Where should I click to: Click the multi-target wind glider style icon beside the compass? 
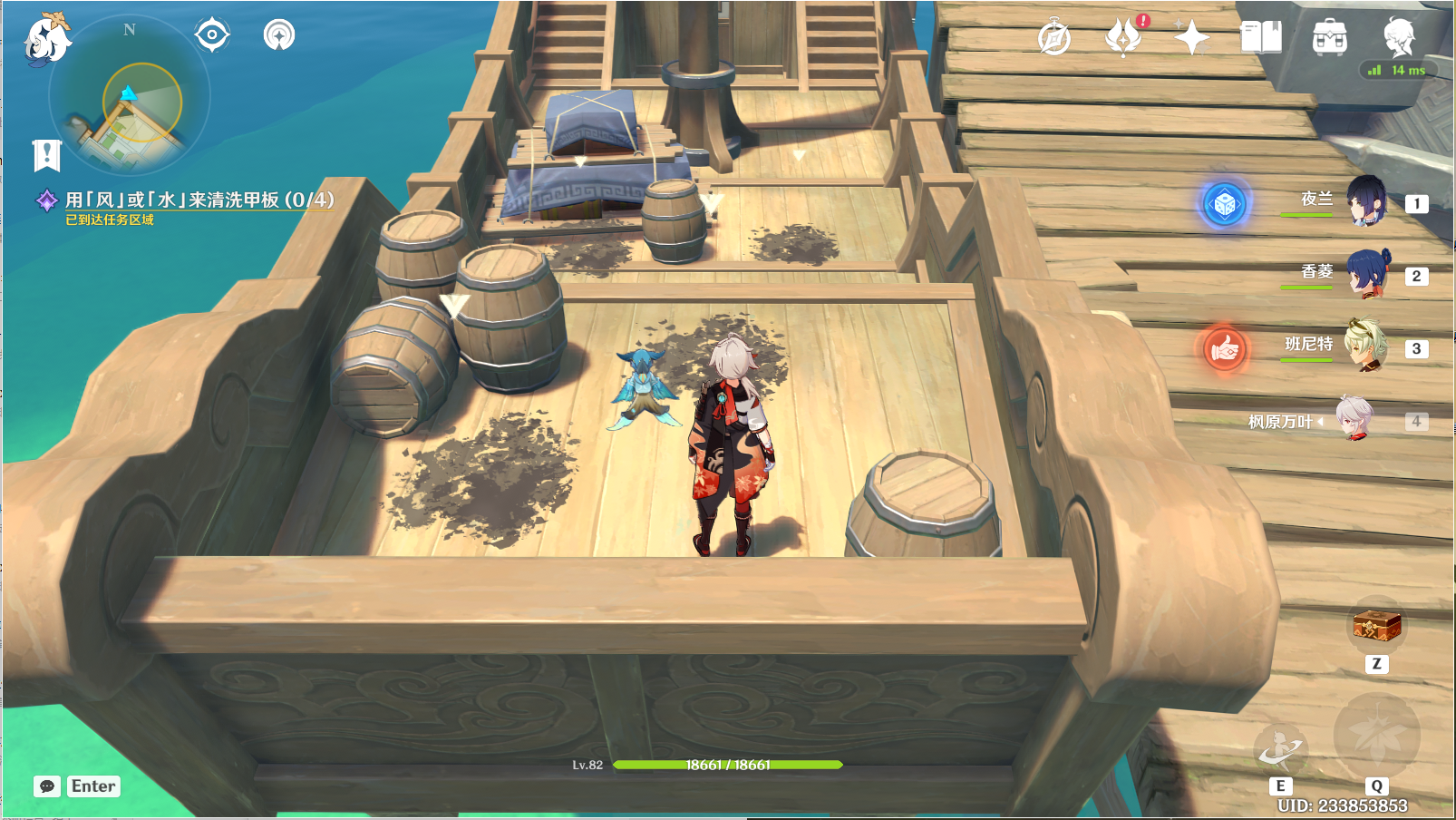tap(279, 35)
